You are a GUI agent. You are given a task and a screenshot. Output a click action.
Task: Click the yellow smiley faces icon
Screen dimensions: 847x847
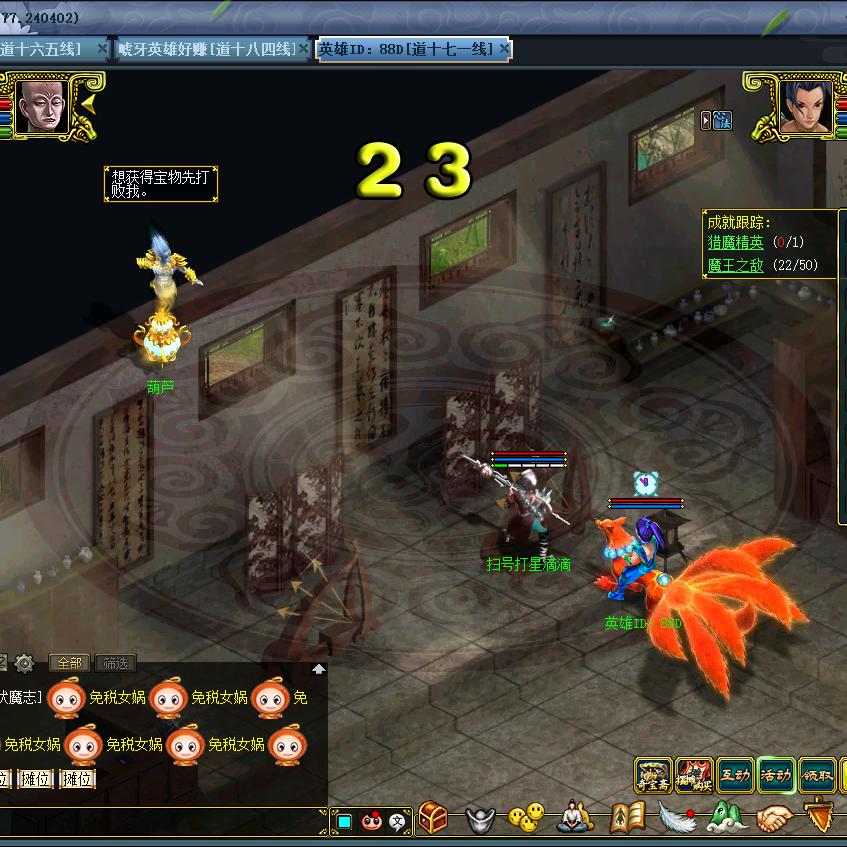click(526, 818)
